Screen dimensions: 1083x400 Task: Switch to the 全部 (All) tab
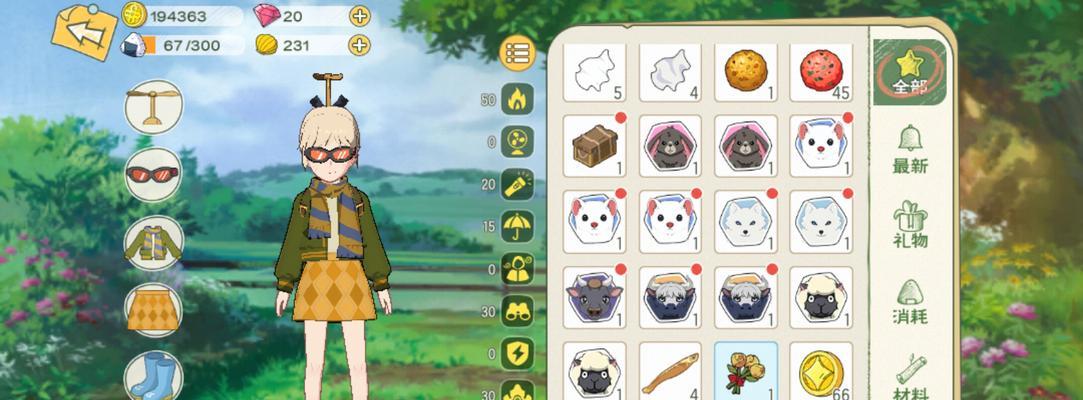point(910,72)
